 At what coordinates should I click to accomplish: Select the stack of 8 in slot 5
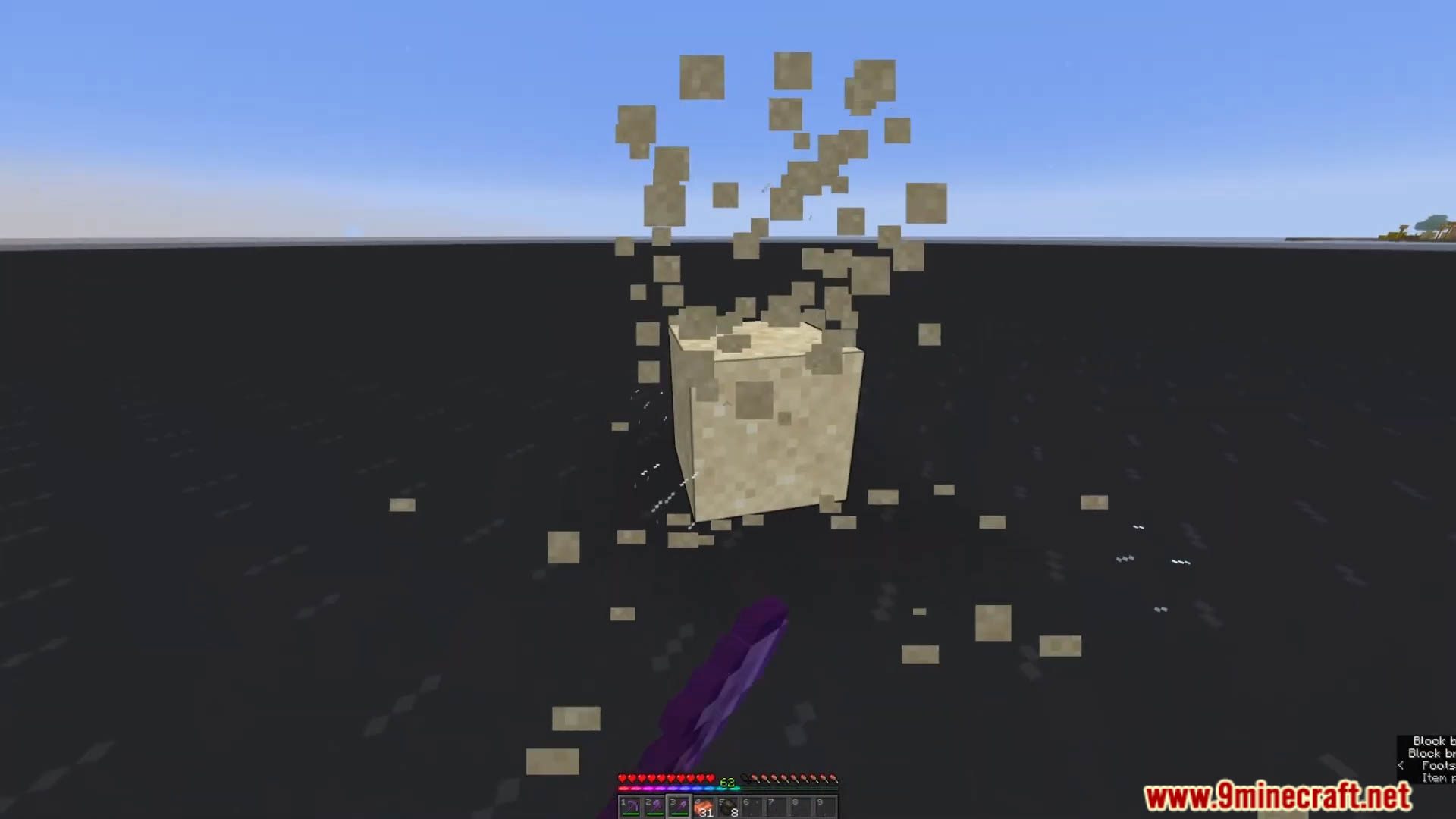(729, 806)
